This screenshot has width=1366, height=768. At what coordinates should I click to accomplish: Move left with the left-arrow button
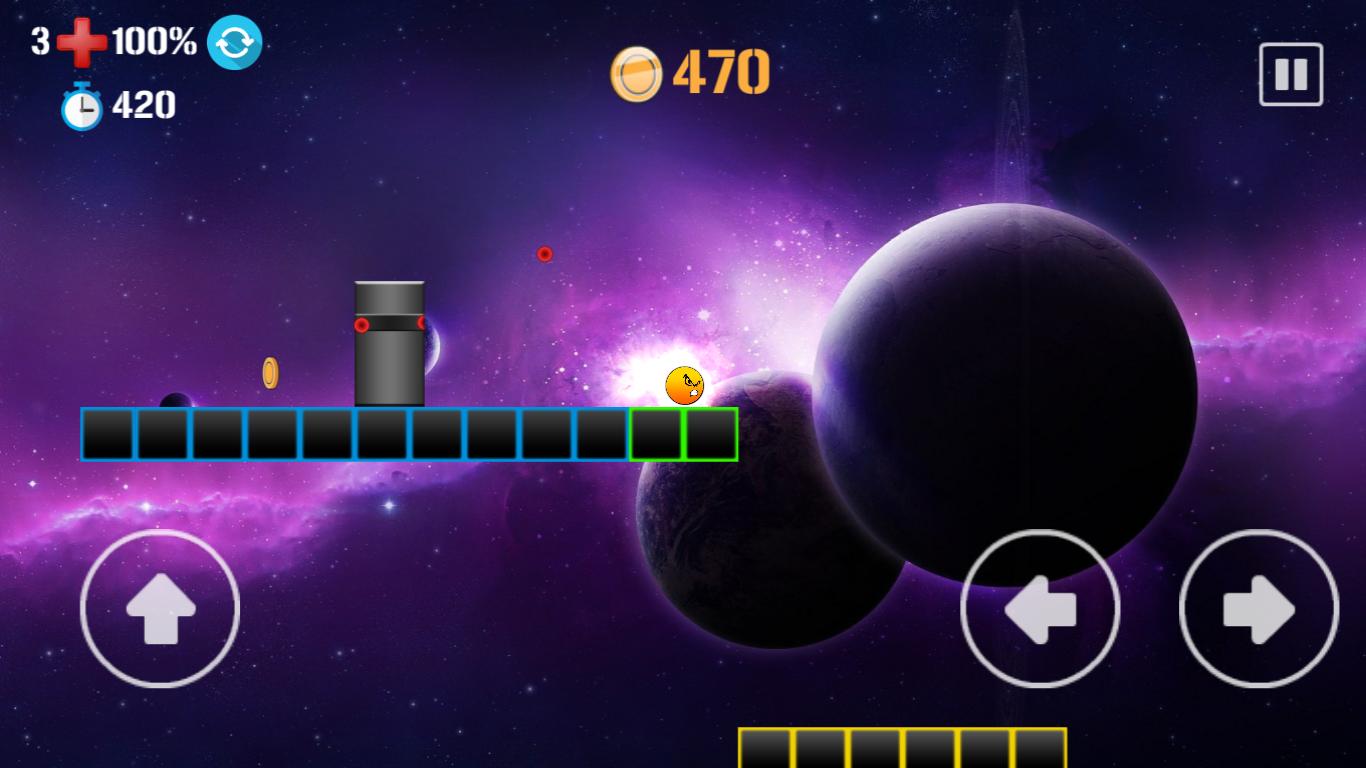(1040, 608)
